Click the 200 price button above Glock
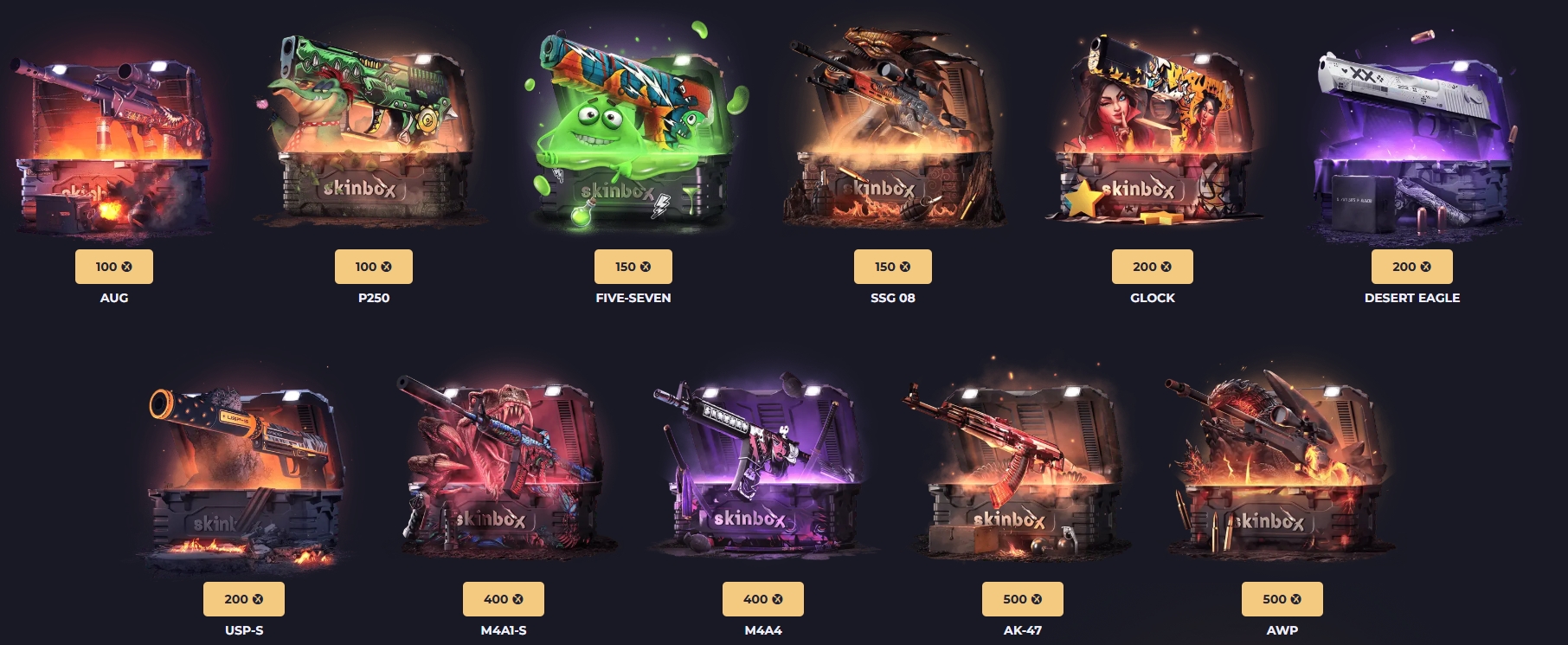Viewport: 1568px width, 645px height. coord(1152,267)
